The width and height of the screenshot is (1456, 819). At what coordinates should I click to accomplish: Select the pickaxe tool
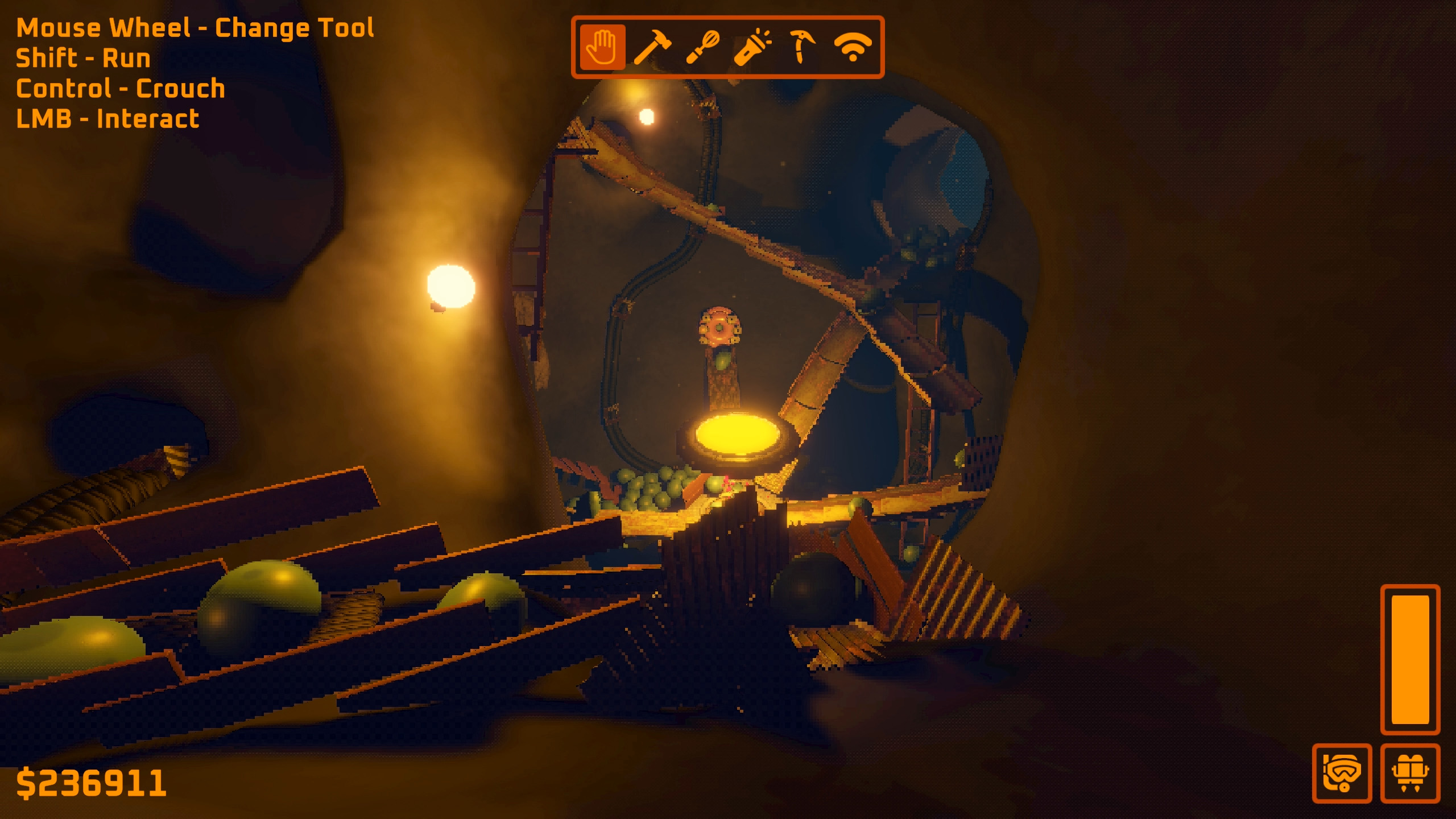click(801, 47)
